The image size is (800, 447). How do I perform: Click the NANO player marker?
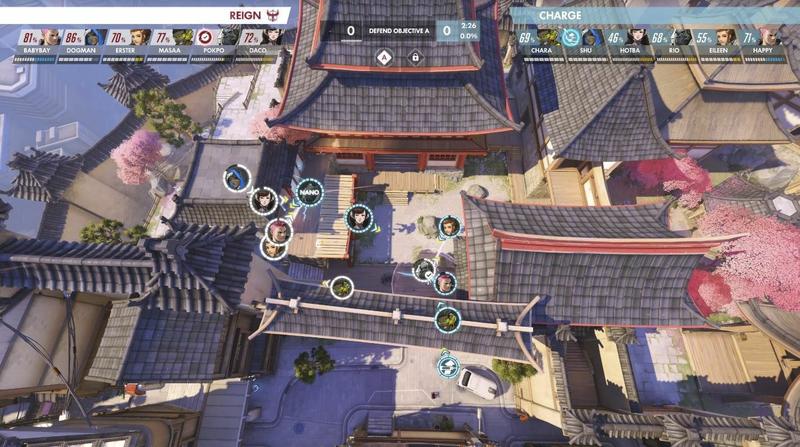click(x=309, y=191)
